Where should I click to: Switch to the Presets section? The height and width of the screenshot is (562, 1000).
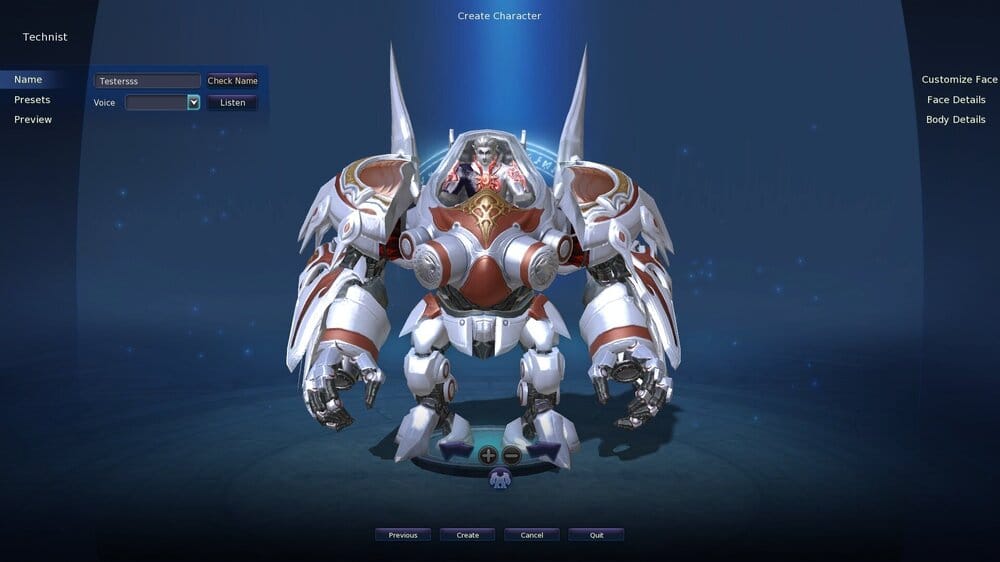pos(32,100)
